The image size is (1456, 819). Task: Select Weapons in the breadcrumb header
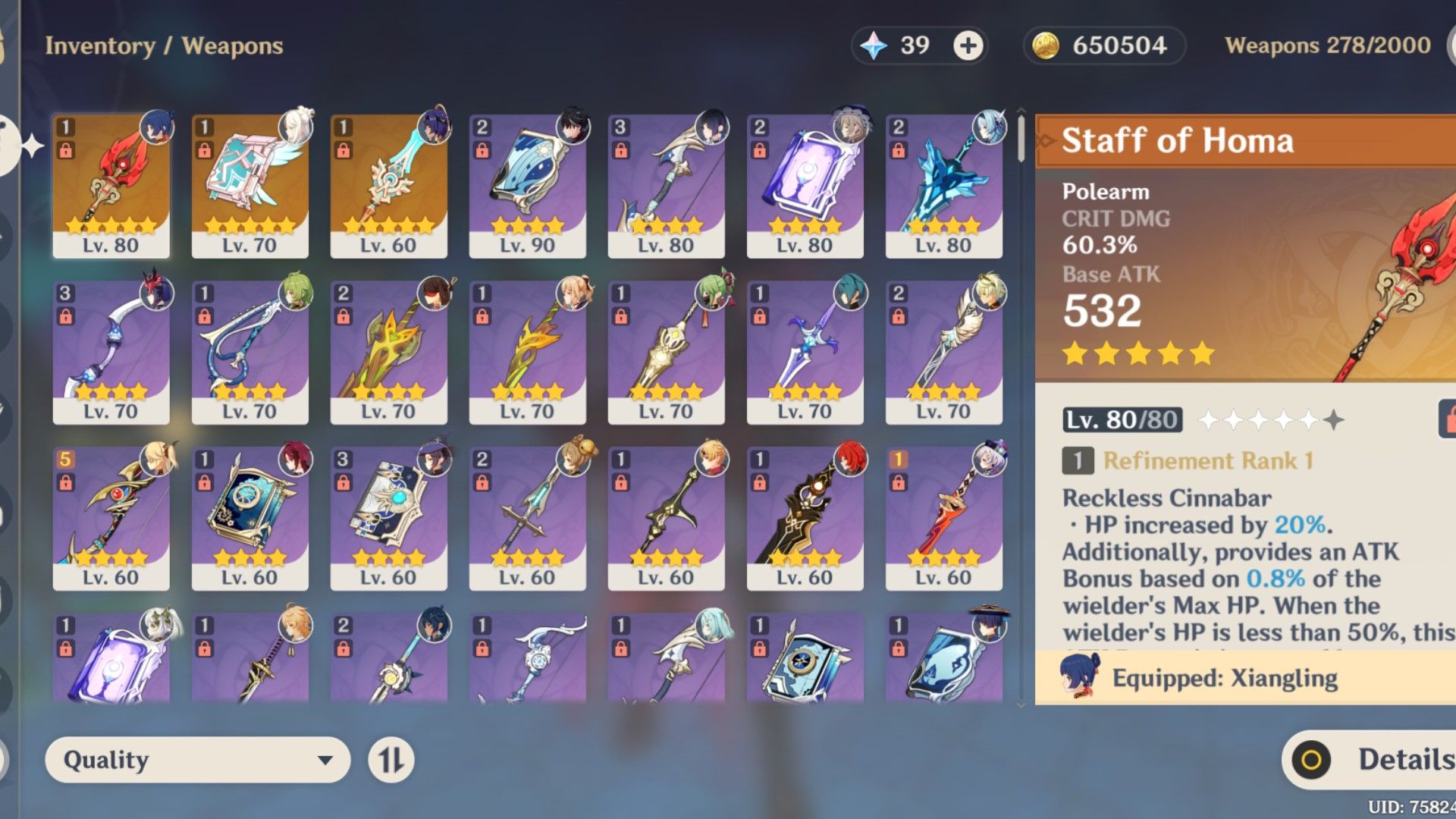tap(234, 45)
